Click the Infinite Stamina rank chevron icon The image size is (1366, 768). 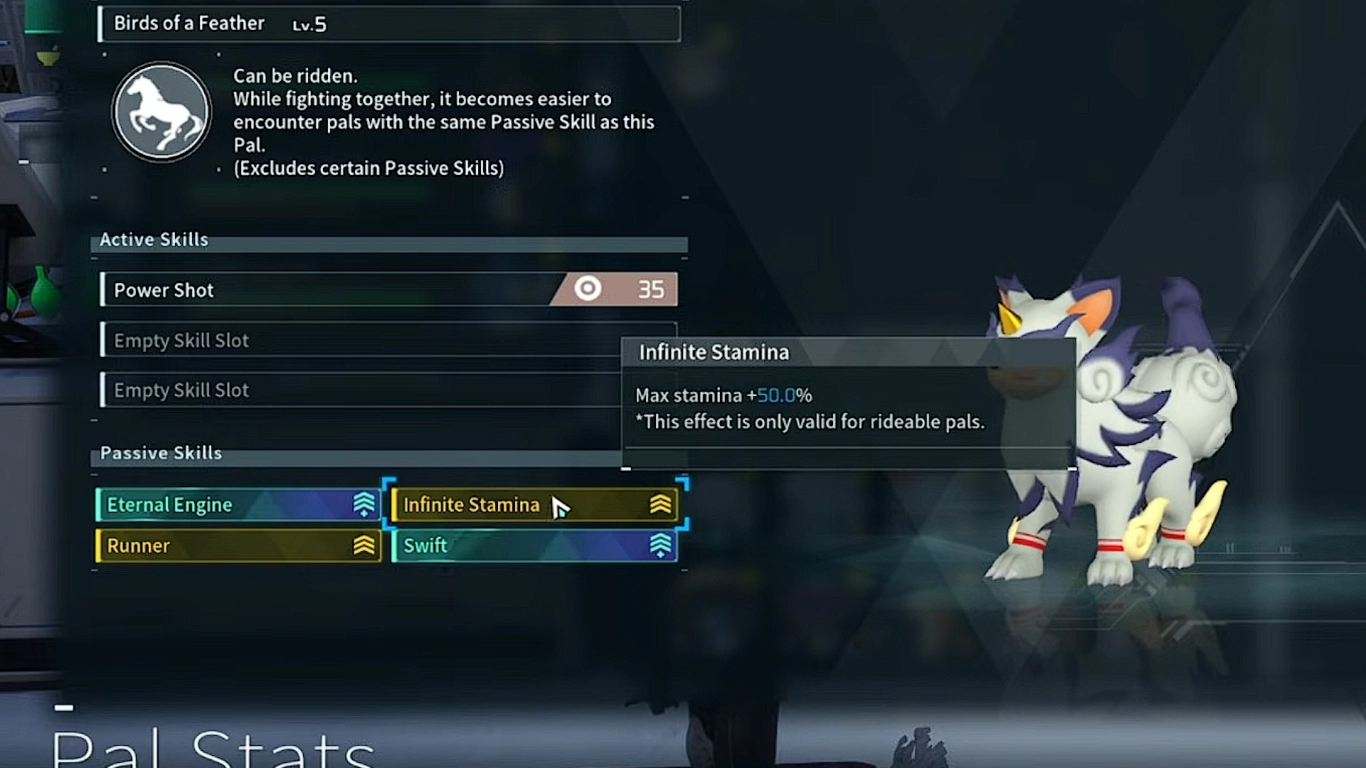tap(660, 505)
